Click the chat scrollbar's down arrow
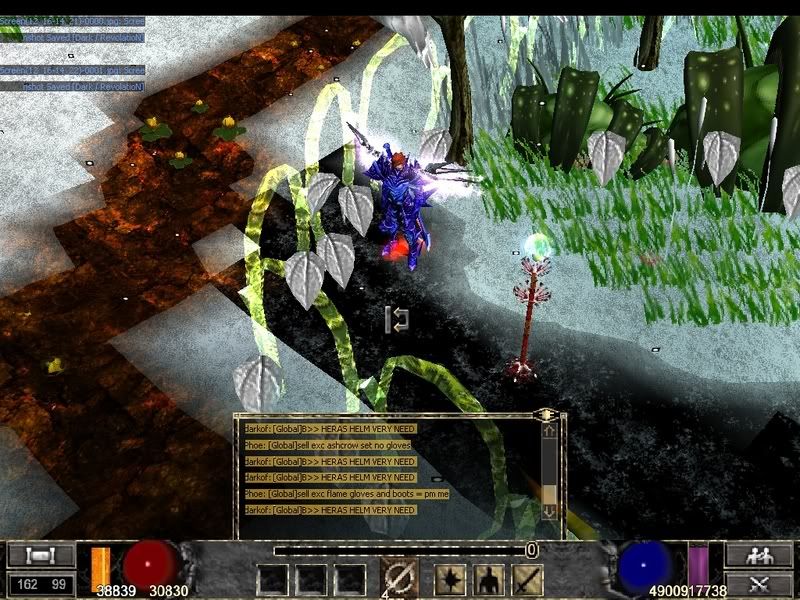 pyautogui.click(x=549, y=511)
